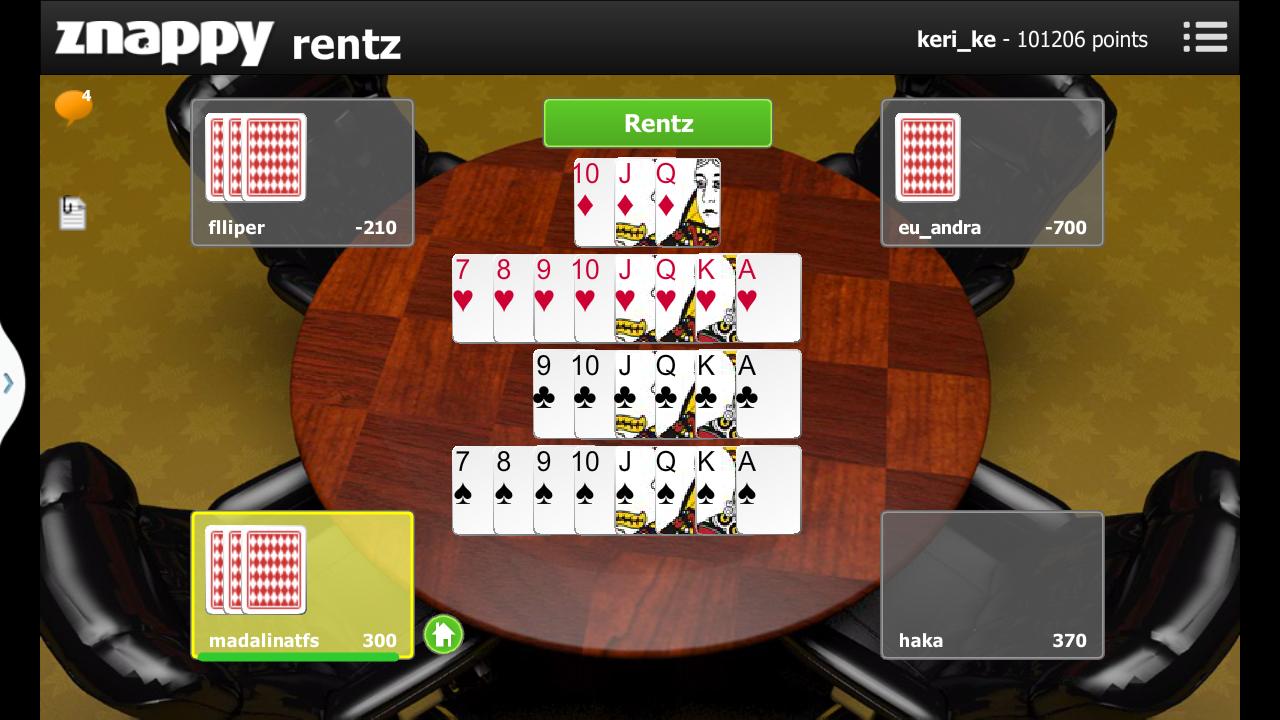Viewport: 1280px width, 720px height.
Task: Open the score sheet document icon
Action: pos(72,212)
